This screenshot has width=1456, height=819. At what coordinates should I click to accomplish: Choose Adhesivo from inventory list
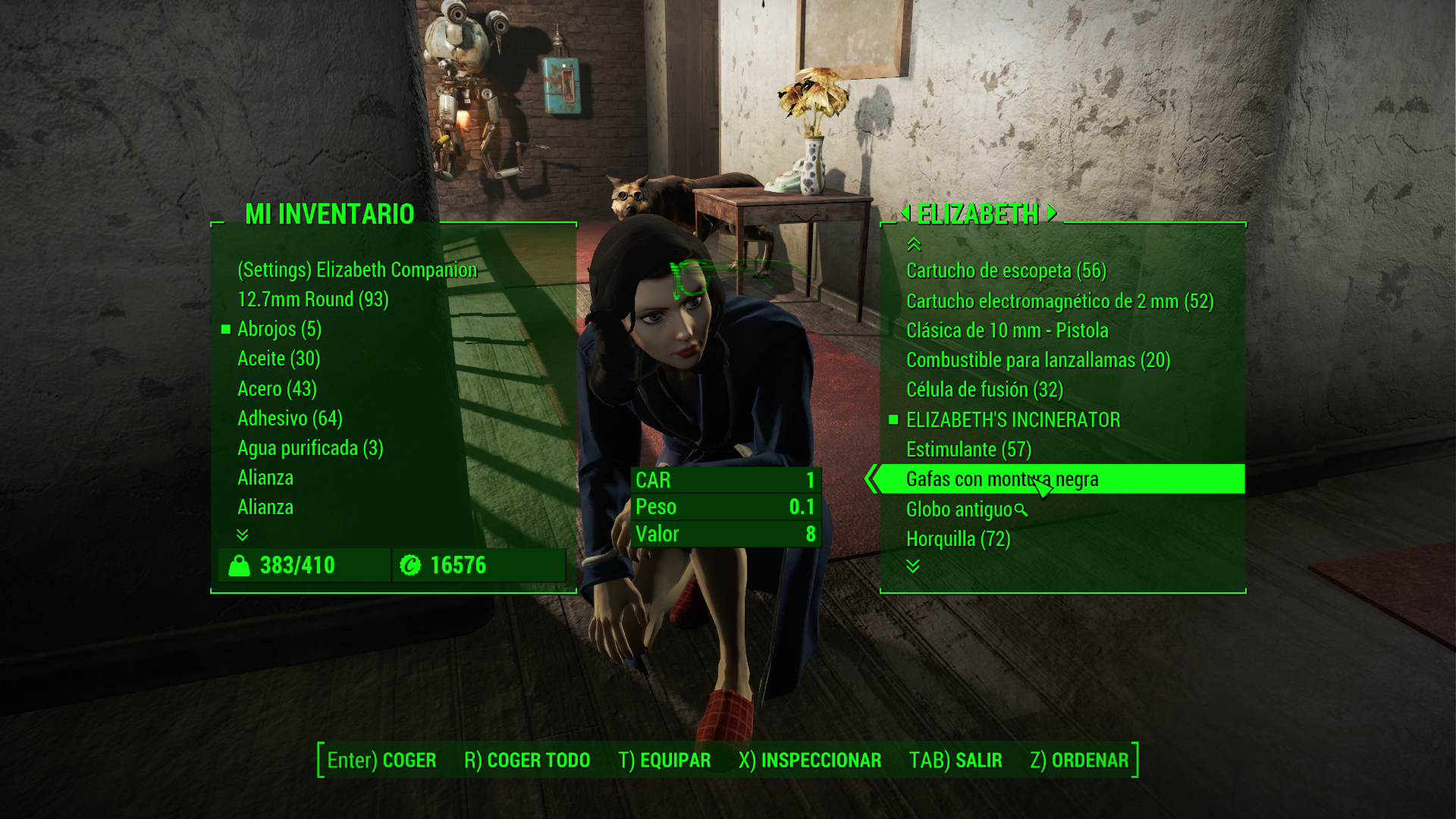pos(290,419)
